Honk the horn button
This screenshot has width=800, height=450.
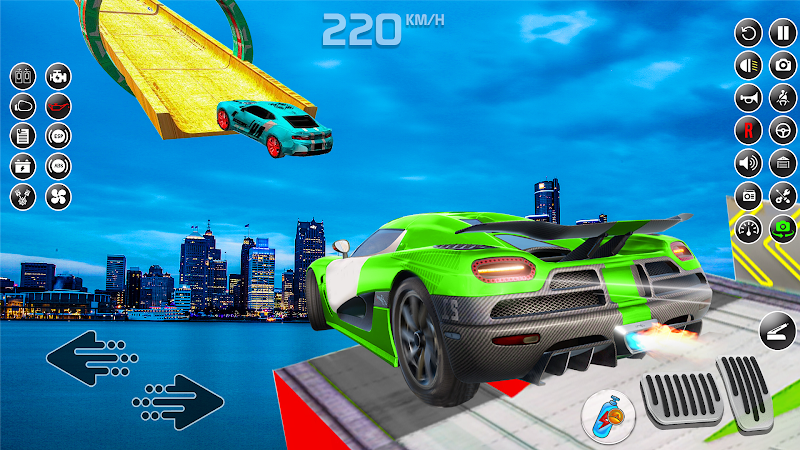coord(747,98)
